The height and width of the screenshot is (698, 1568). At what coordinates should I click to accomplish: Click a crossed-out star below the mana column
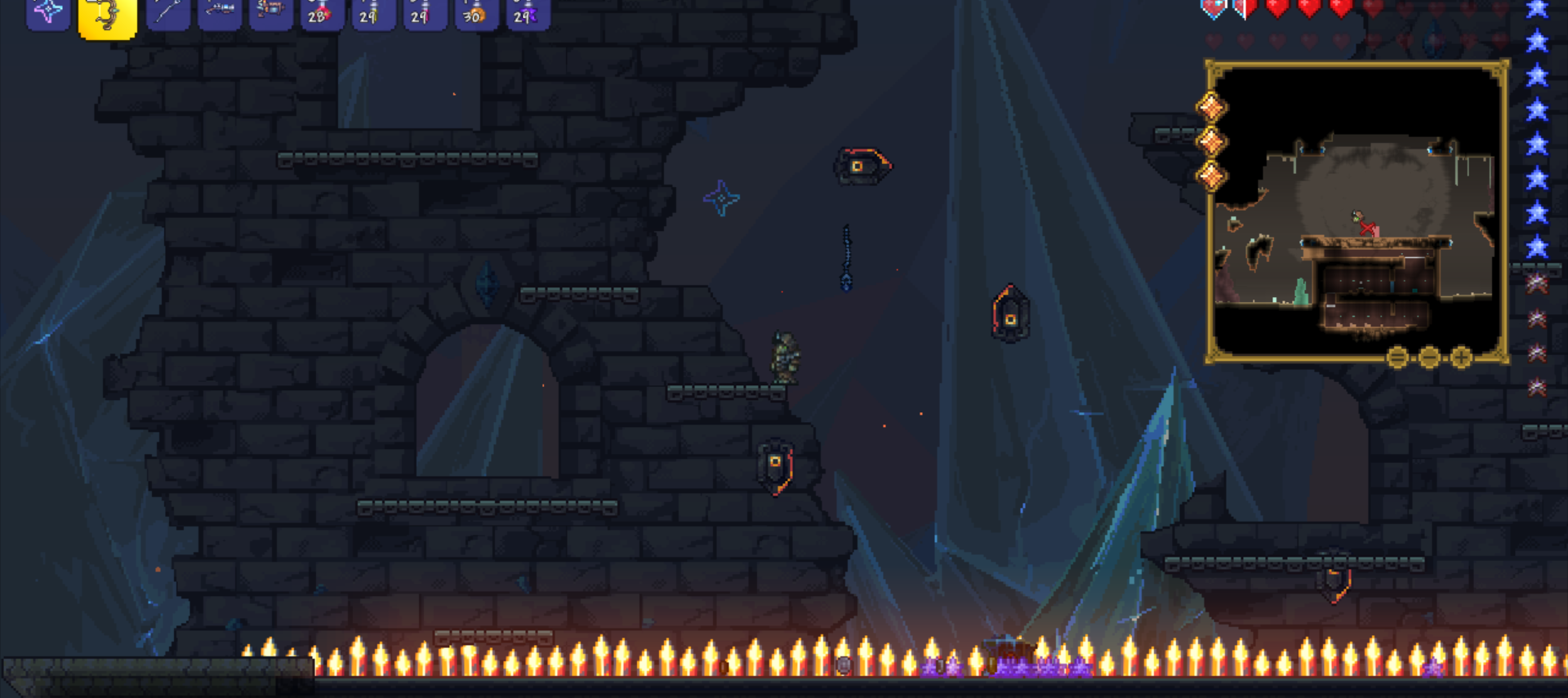pos(1536,282)
